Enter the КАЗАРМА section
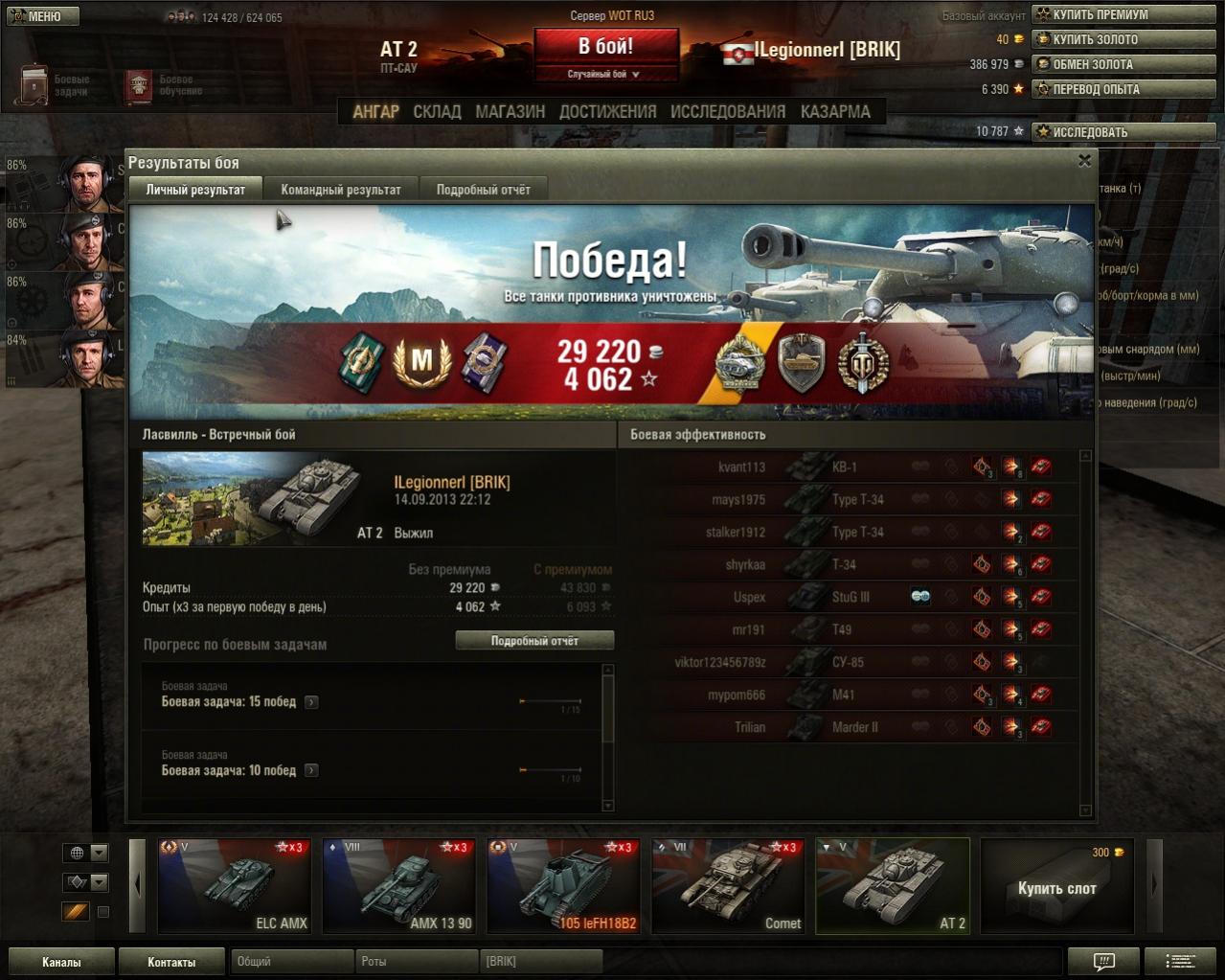1225x980 pixels. [x=835, y=112]
